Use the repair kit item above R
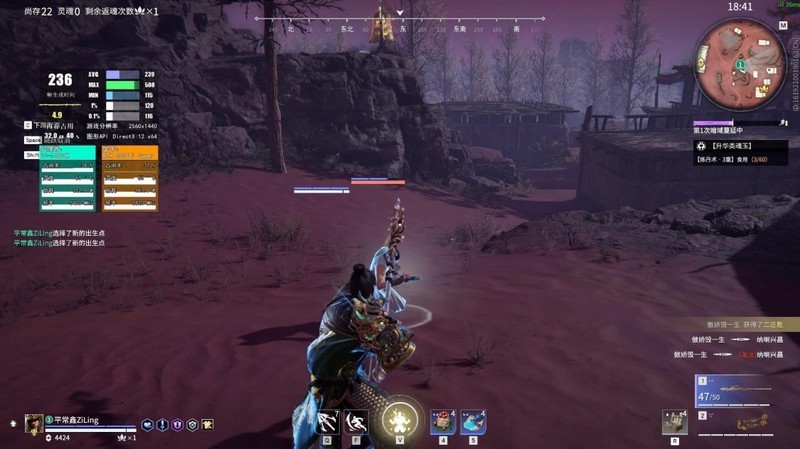 pos(675,421)
